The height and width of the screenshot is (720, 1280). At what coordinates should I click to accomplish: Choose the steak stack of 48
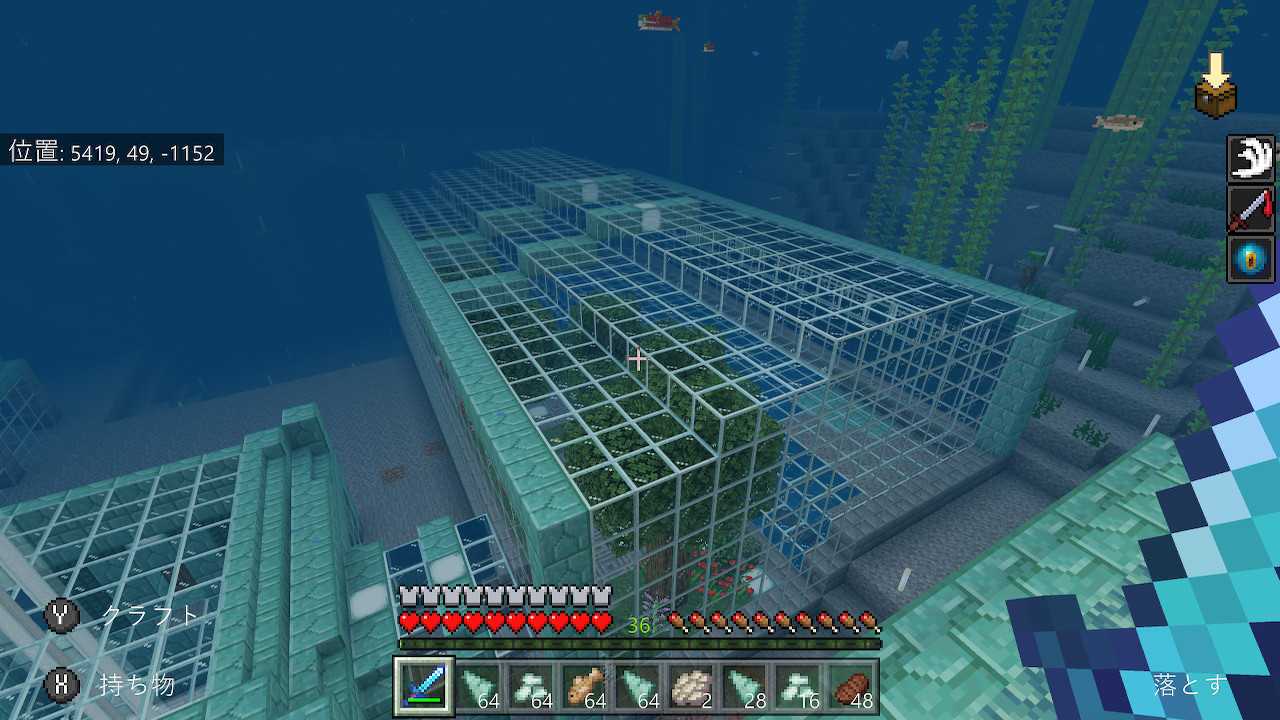(853, 687)
